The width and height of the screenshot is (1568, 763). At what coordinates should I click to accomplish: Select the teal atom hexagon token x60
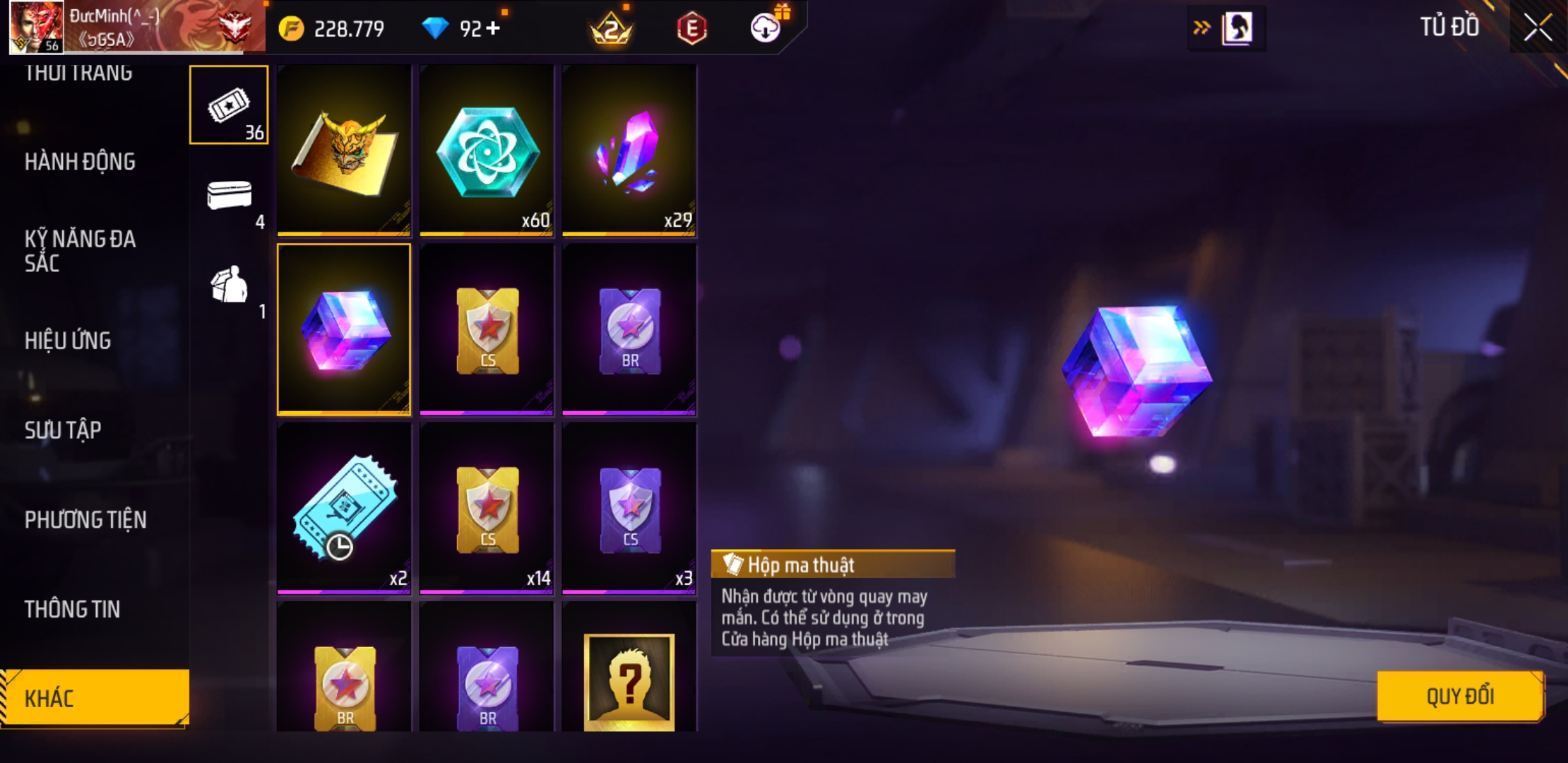click(x=487, y=150)
